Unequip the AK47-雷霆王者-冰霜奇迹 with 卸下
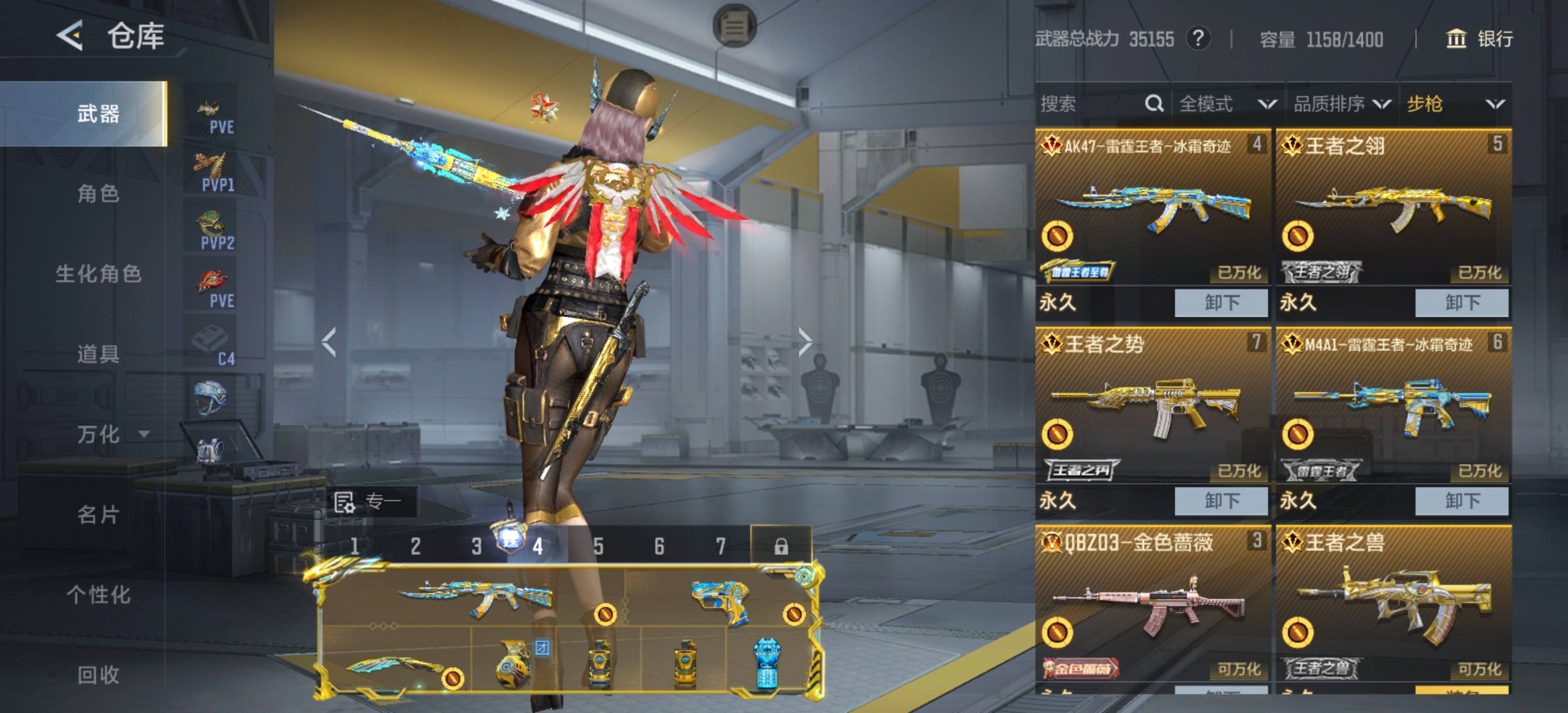The image size is (1568, 713). [1221, 303]
